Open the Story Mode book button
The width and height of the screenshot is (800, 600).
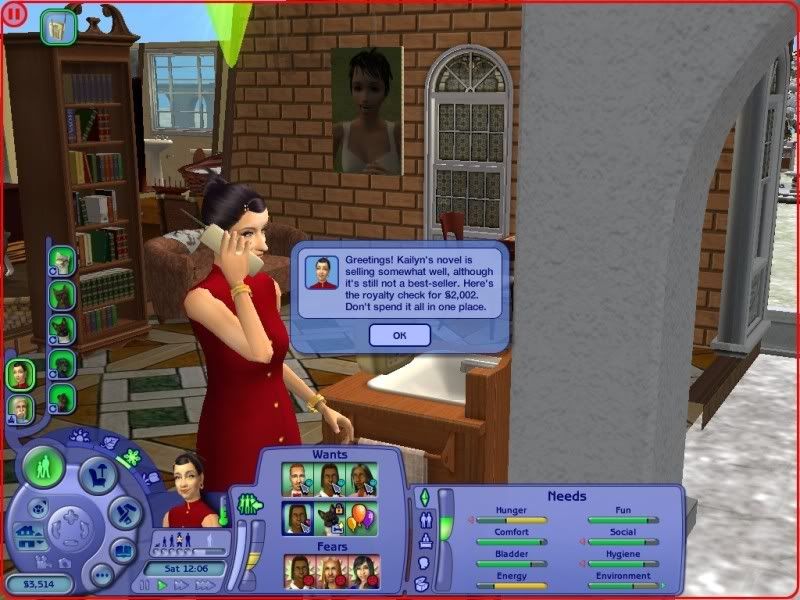coord(123,549)
